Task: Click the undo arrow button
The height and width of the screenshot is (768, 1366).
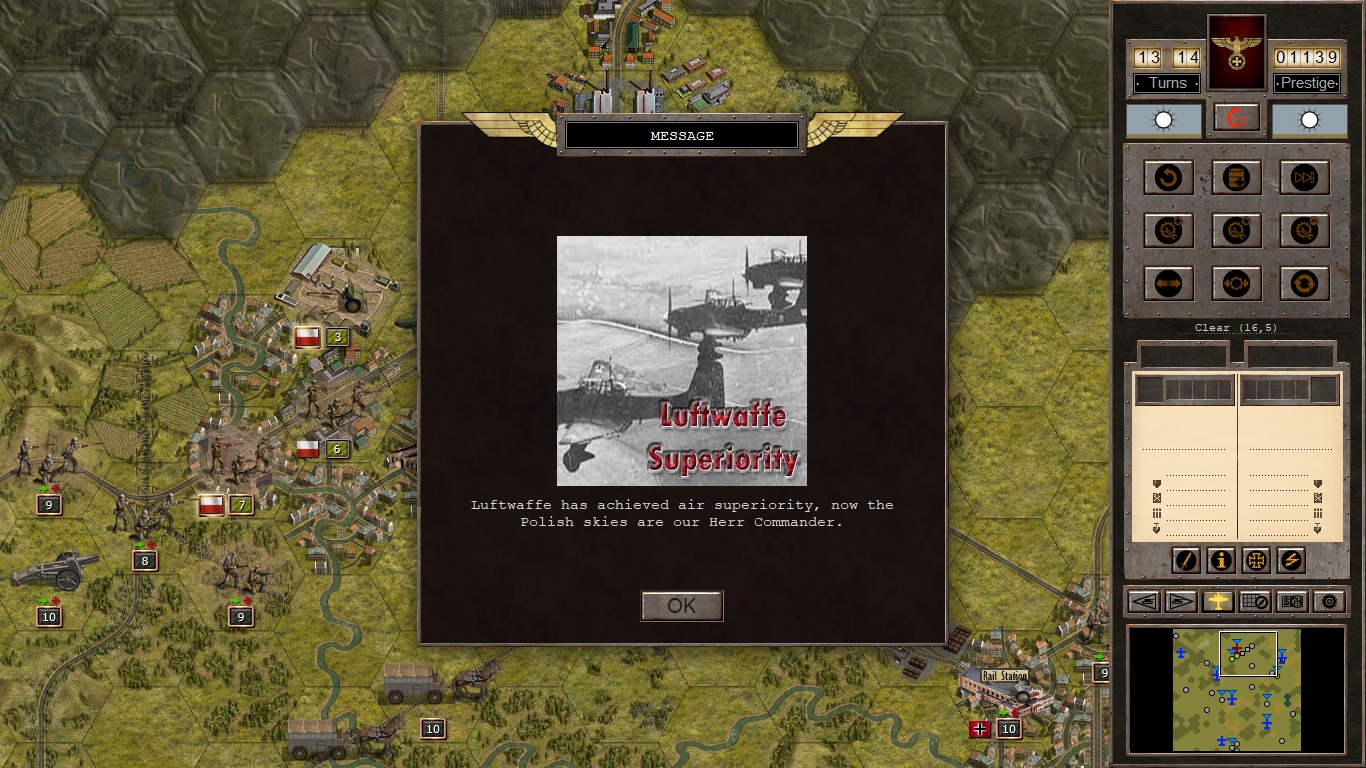Action: click(x=1168, y=178)
